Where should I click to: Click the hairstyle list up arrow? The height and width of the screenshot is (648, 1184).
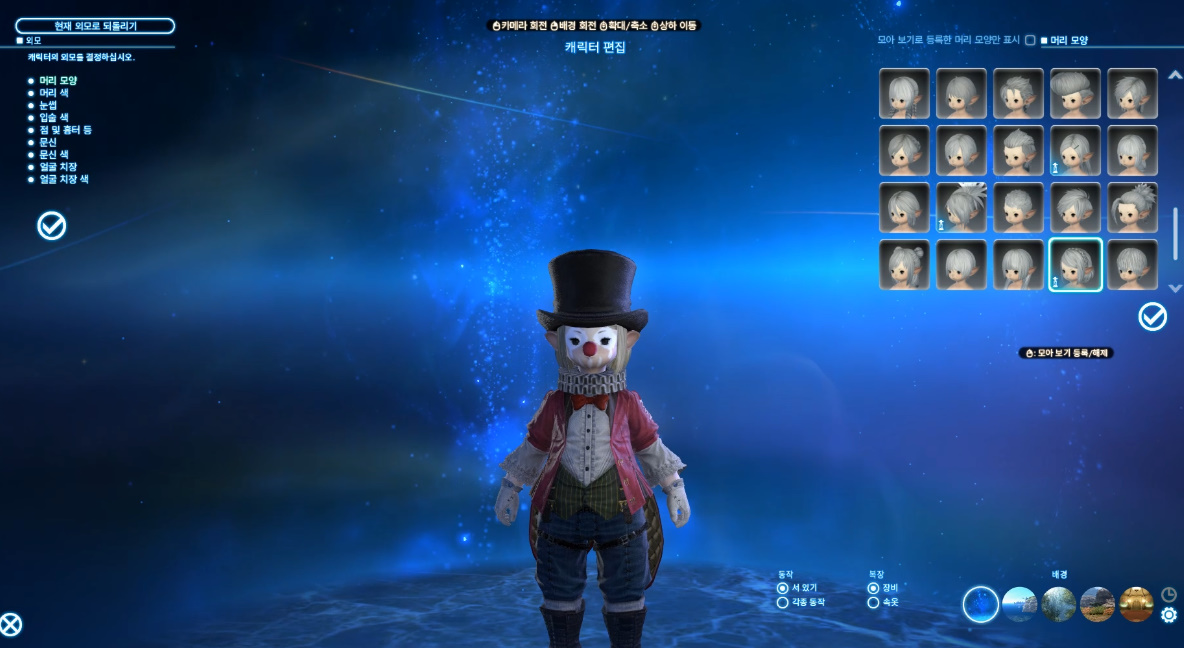tap(1174, 73)
